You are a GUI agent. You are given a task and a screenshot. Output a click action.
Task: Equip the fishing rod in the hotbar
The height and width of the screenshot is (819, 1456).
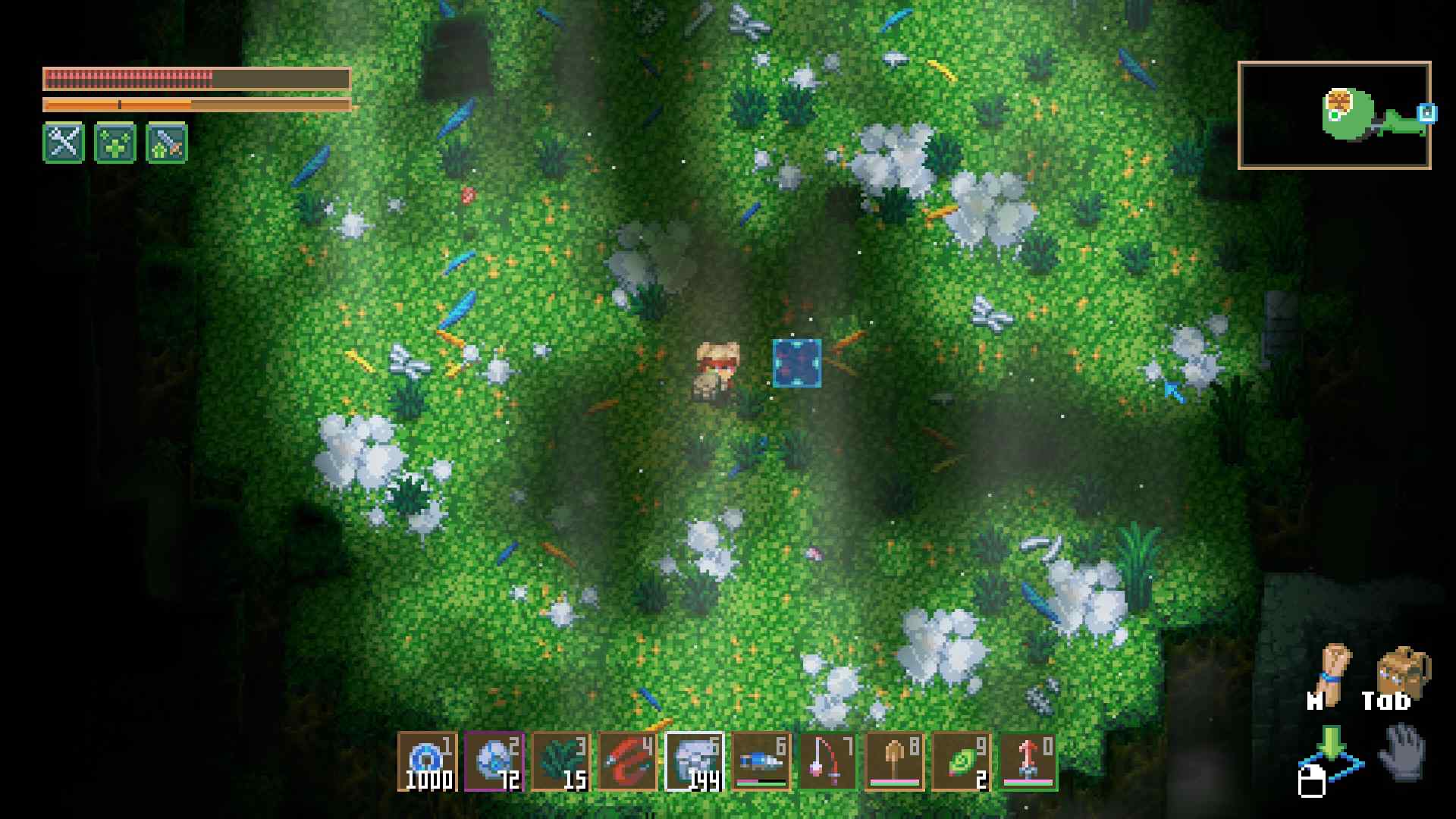(828, 761)
